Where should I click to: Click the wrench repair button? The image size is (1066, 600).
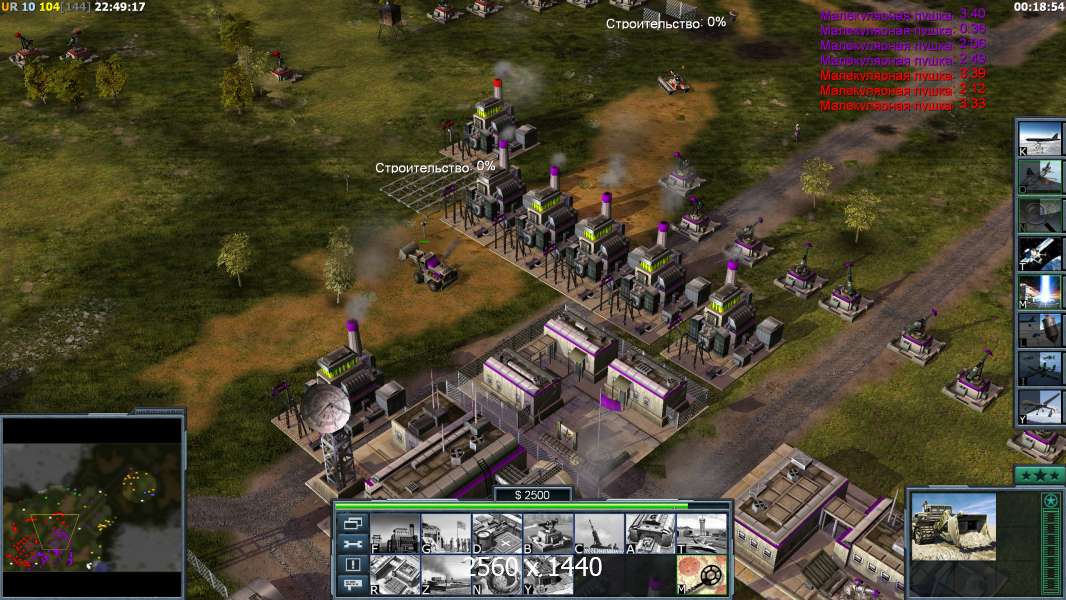tap(353, 544)
